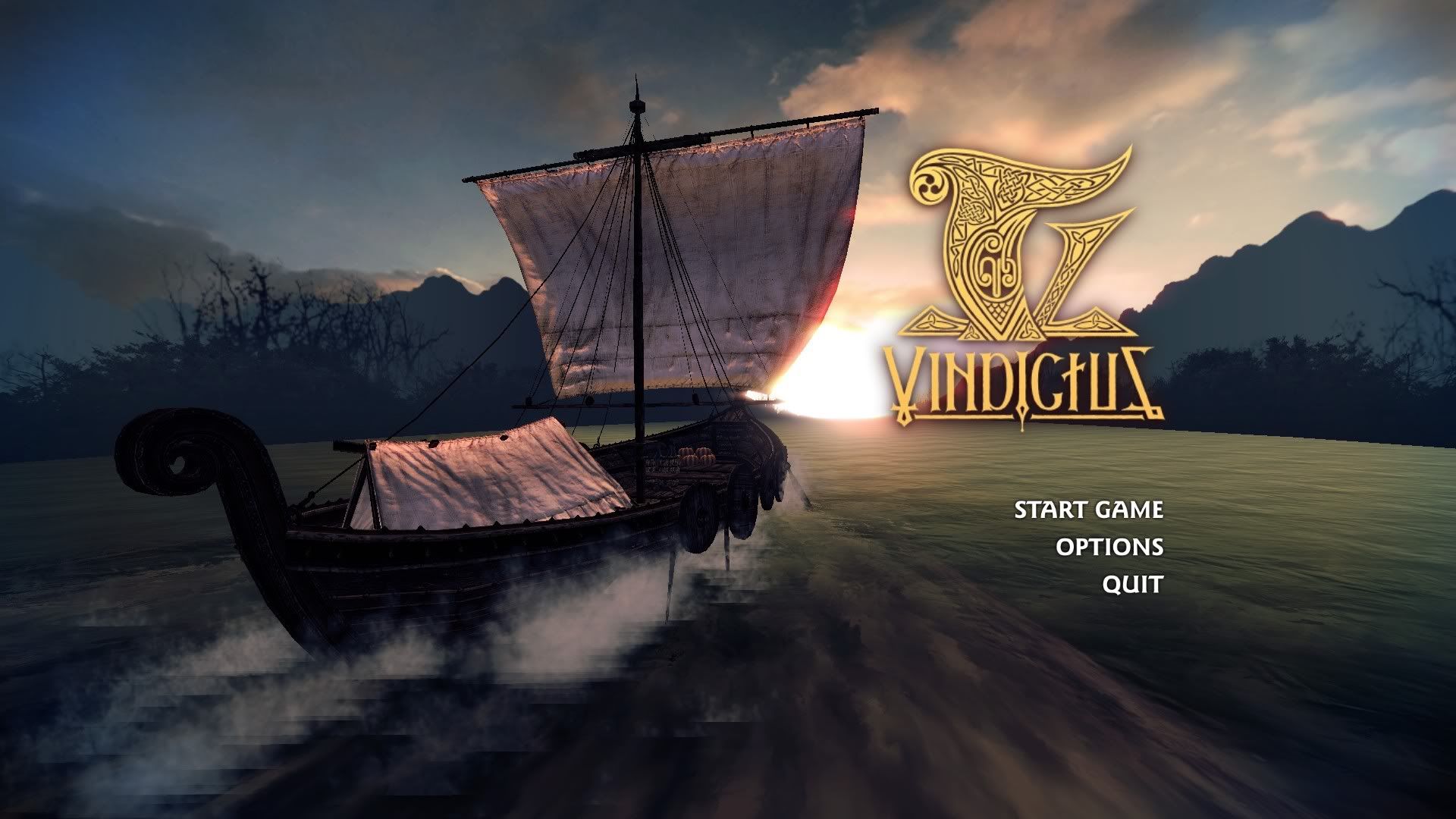Select Quit to exit the game
Screen dimensions: 1456x819
coord(1132,584)
